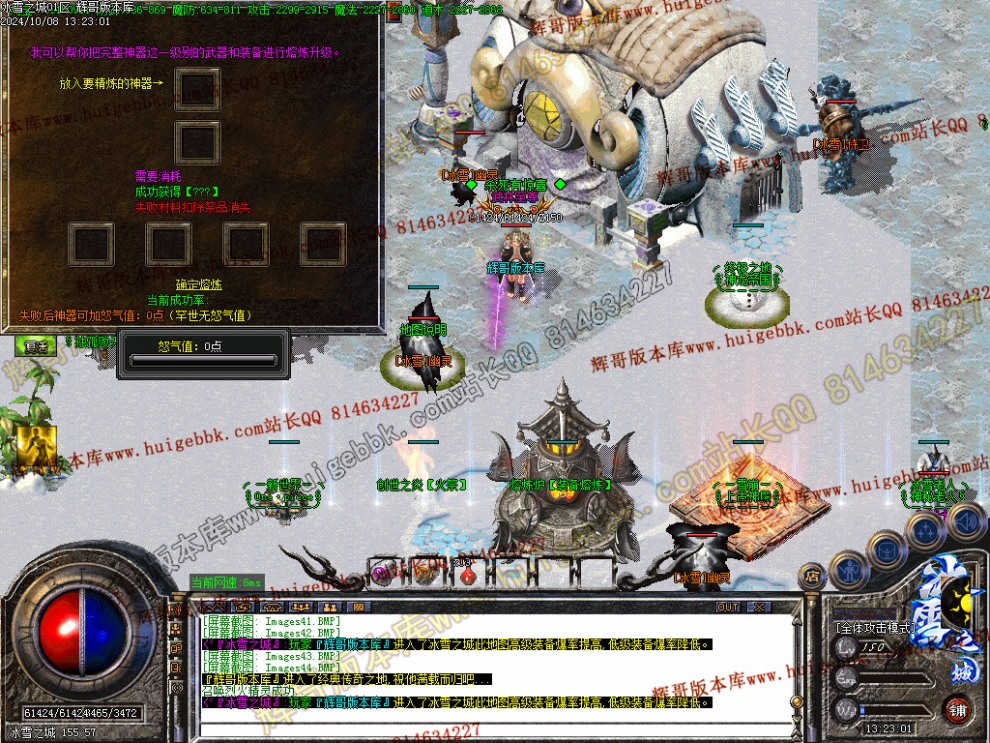990x743 pixels.
Task: Close the chat panel with X button
Action: pos(759,607)
